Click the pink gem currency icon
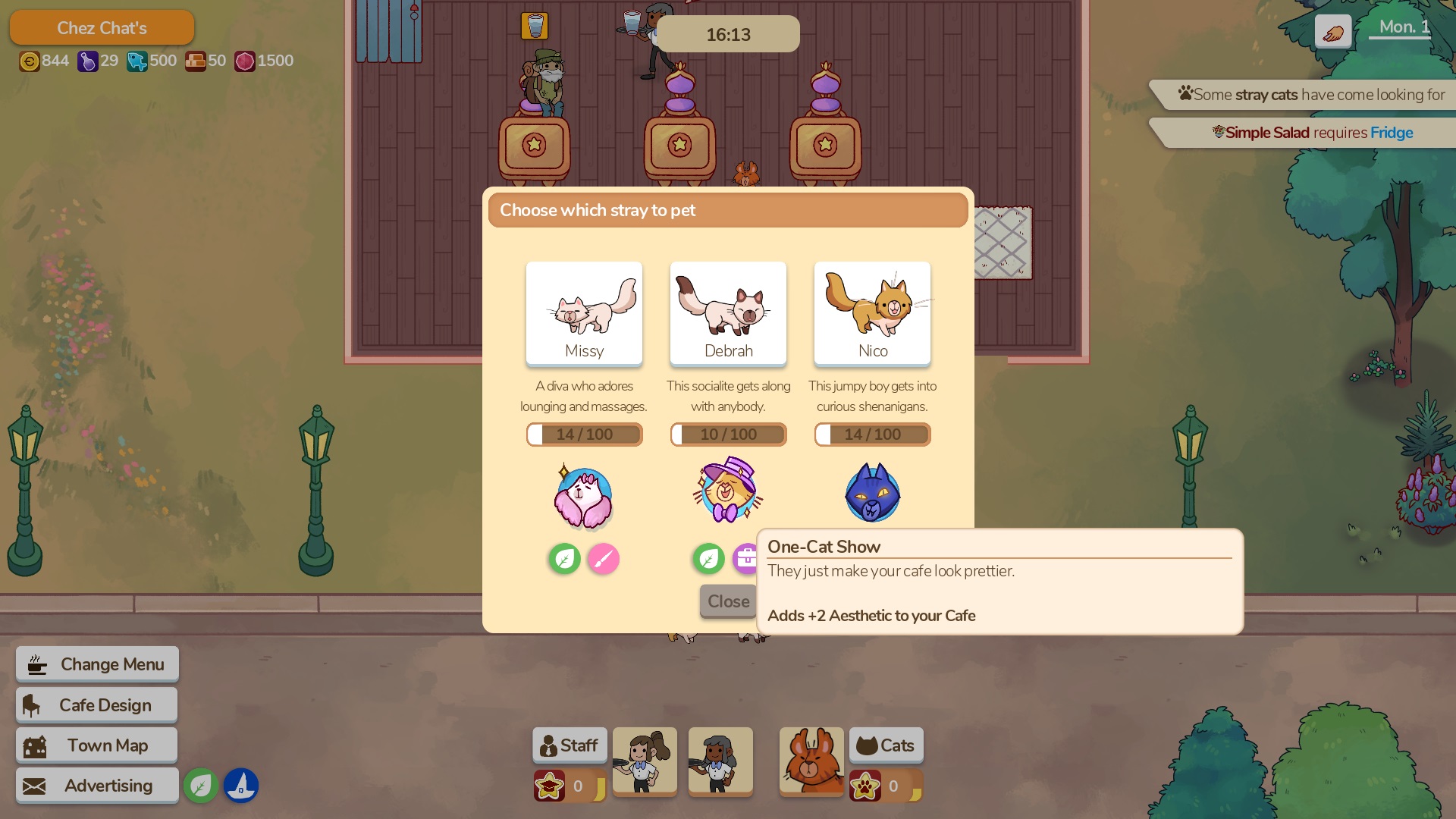 click(x=244, y=61)
